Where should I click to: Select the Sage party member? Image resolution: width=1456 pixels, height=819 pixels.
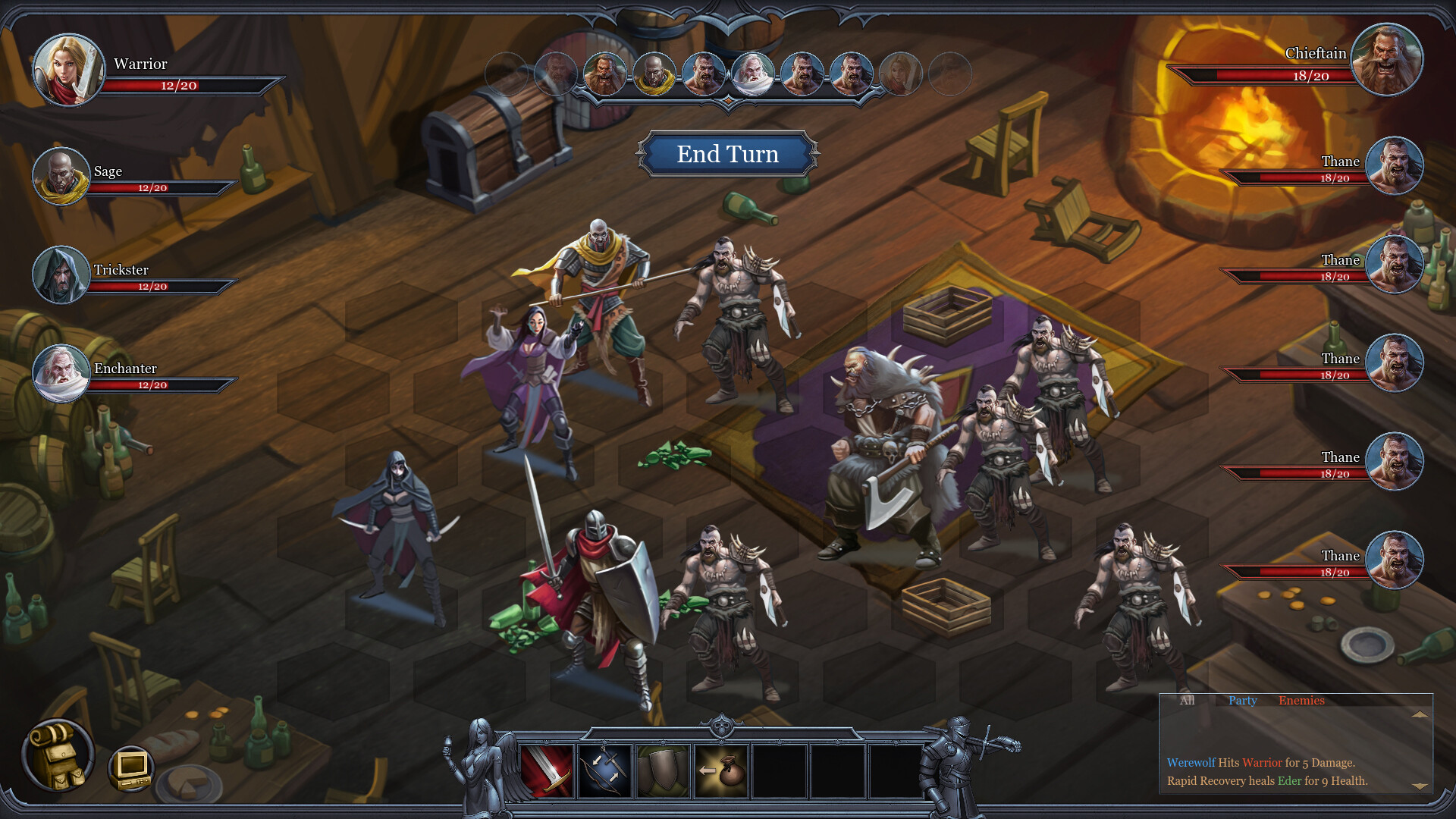[x=60, y=175]
